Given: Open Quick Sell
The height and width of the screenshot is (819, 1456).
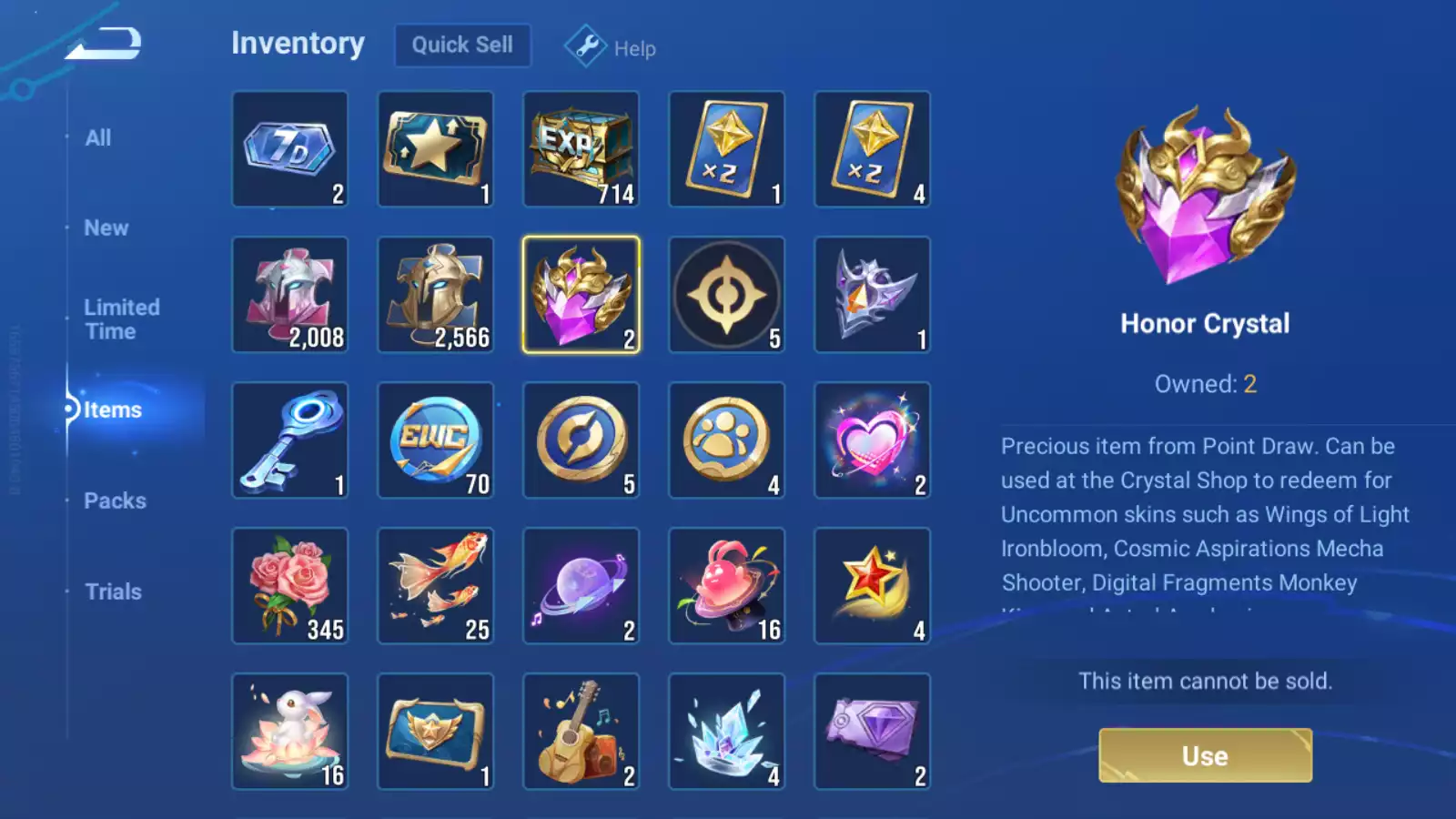Looking at the screenshot, I should [x=462, y=45].
